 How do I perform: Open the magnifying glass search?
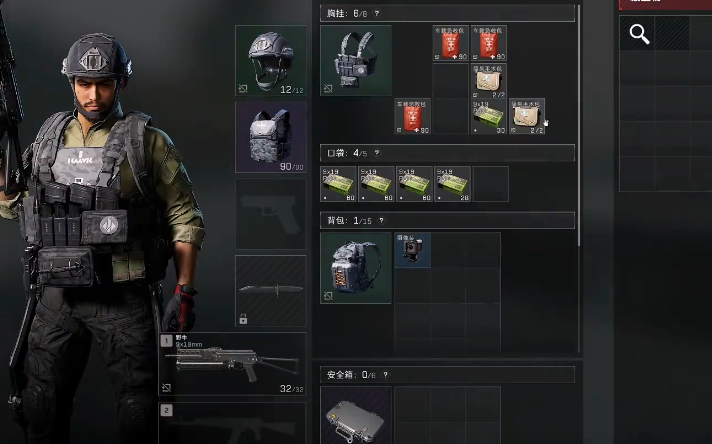[x=639, y=35]
